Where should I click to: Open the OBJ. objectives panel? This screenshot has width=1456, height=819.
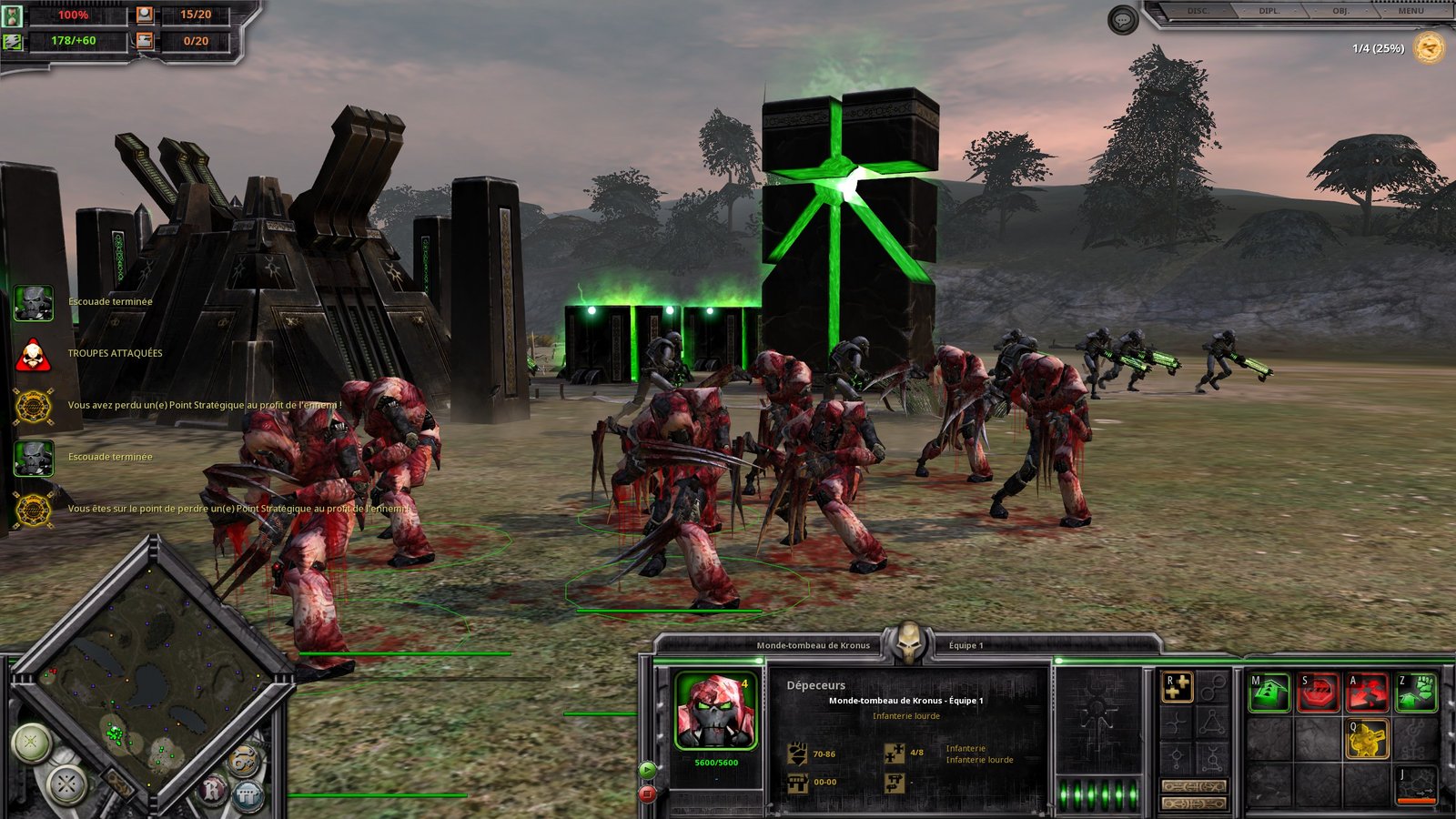tap(1340, 11)
